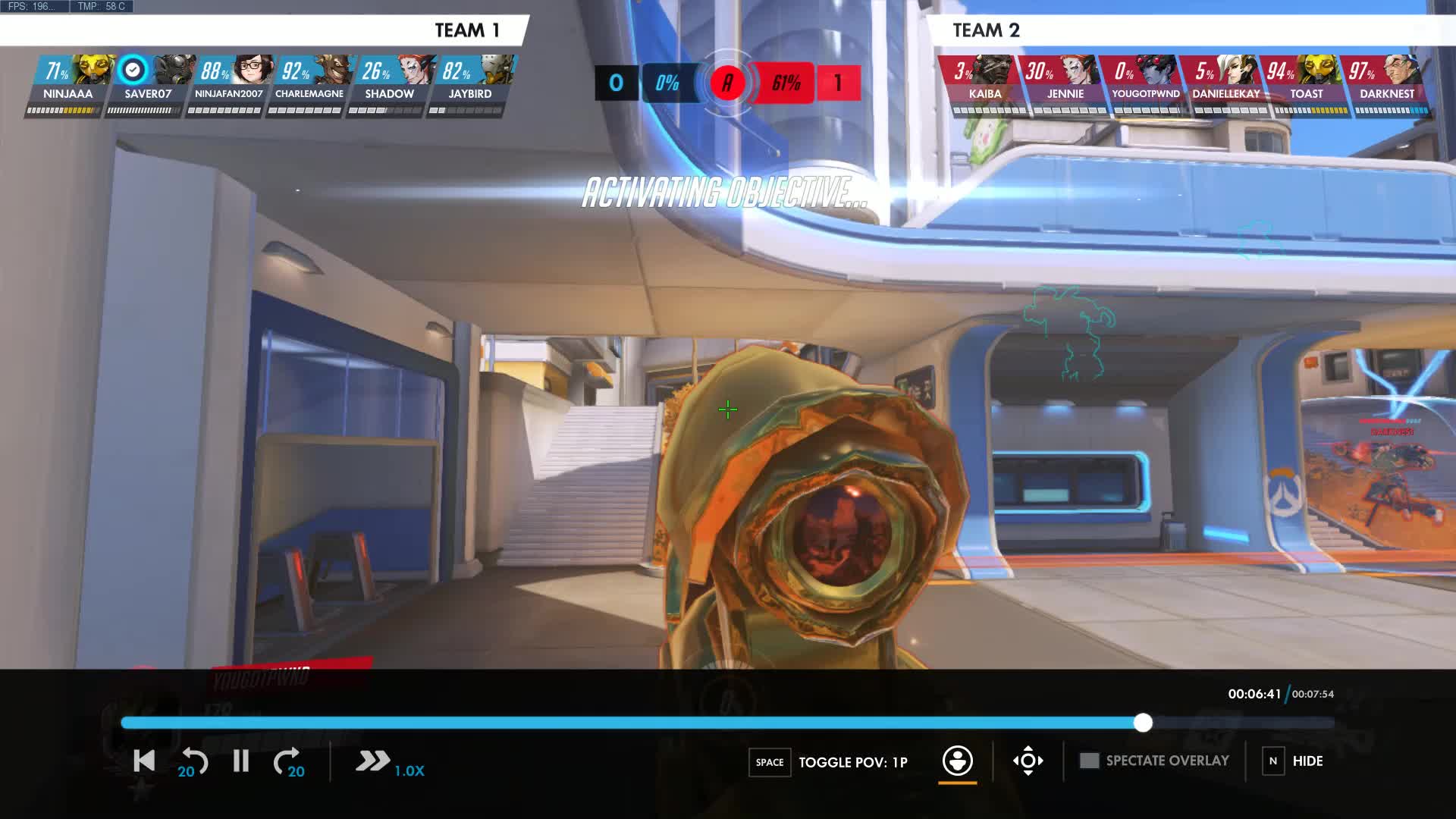Switch to the free camera mode icon

click(x=1028, y=762)
